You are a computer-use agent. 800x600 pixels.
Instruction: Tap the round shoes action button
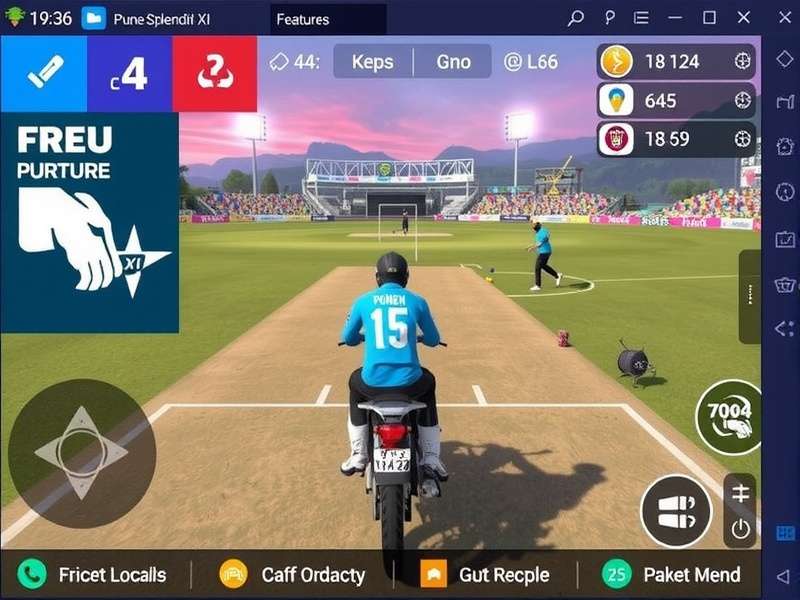[x=675, y=510]
